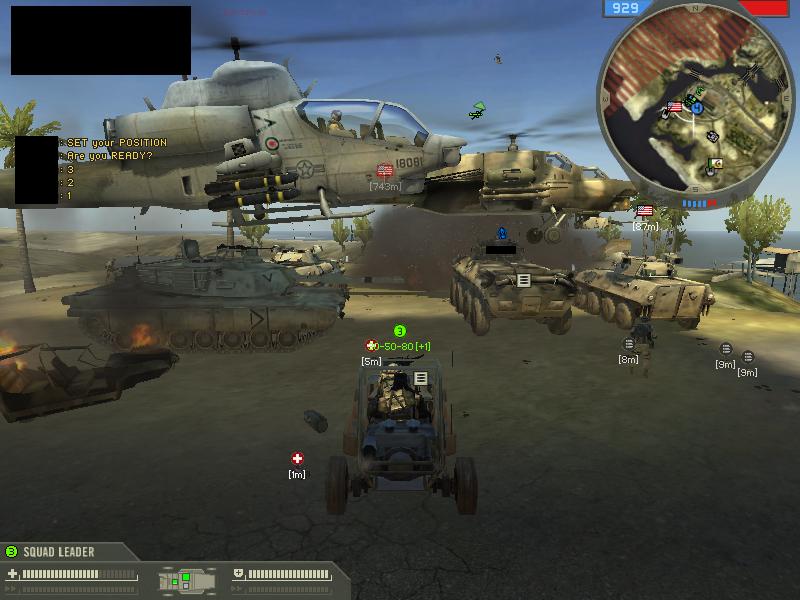Screen dimensions: 800x600
Task: Click the US flag marker at 87m
Action: (645, 211)
